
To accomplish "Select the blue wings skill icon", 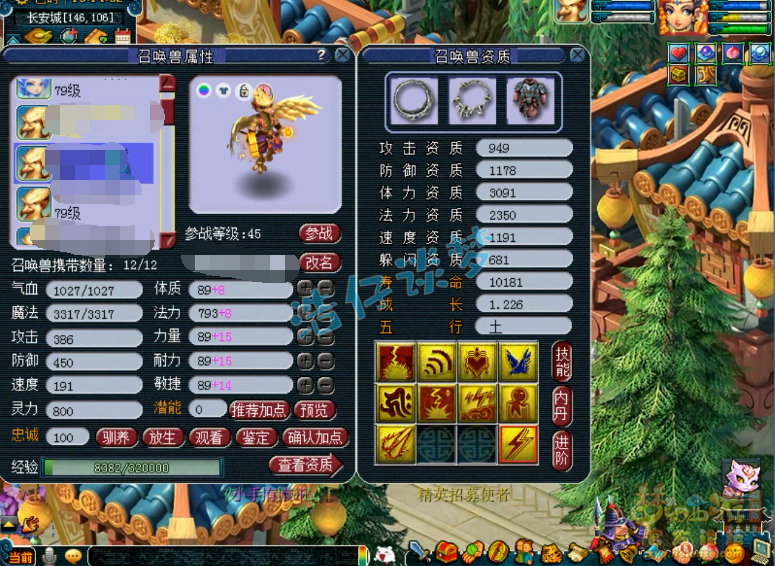I will point(519,361).
